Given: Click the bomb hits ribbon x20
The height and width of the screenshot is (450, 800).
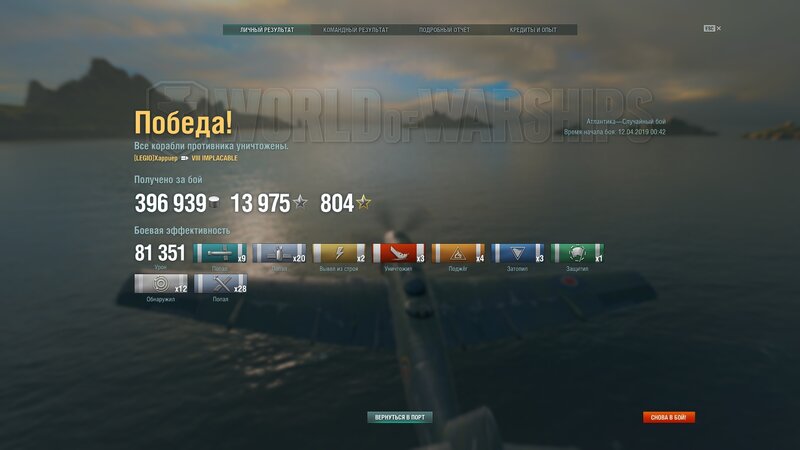Looking at the screenshot, I should pyautogui.click(x=279, y=254).
